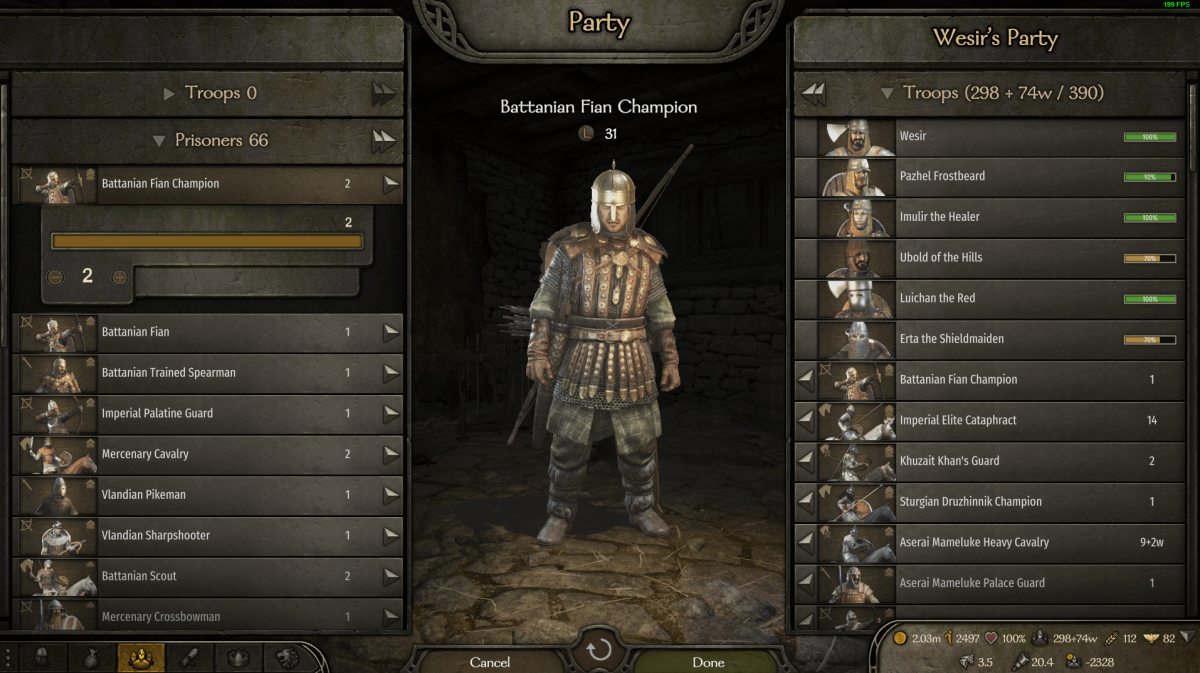Cancel the party screen changes
Viewport: 1200px width, 673px height.
(x=490, y=661)
